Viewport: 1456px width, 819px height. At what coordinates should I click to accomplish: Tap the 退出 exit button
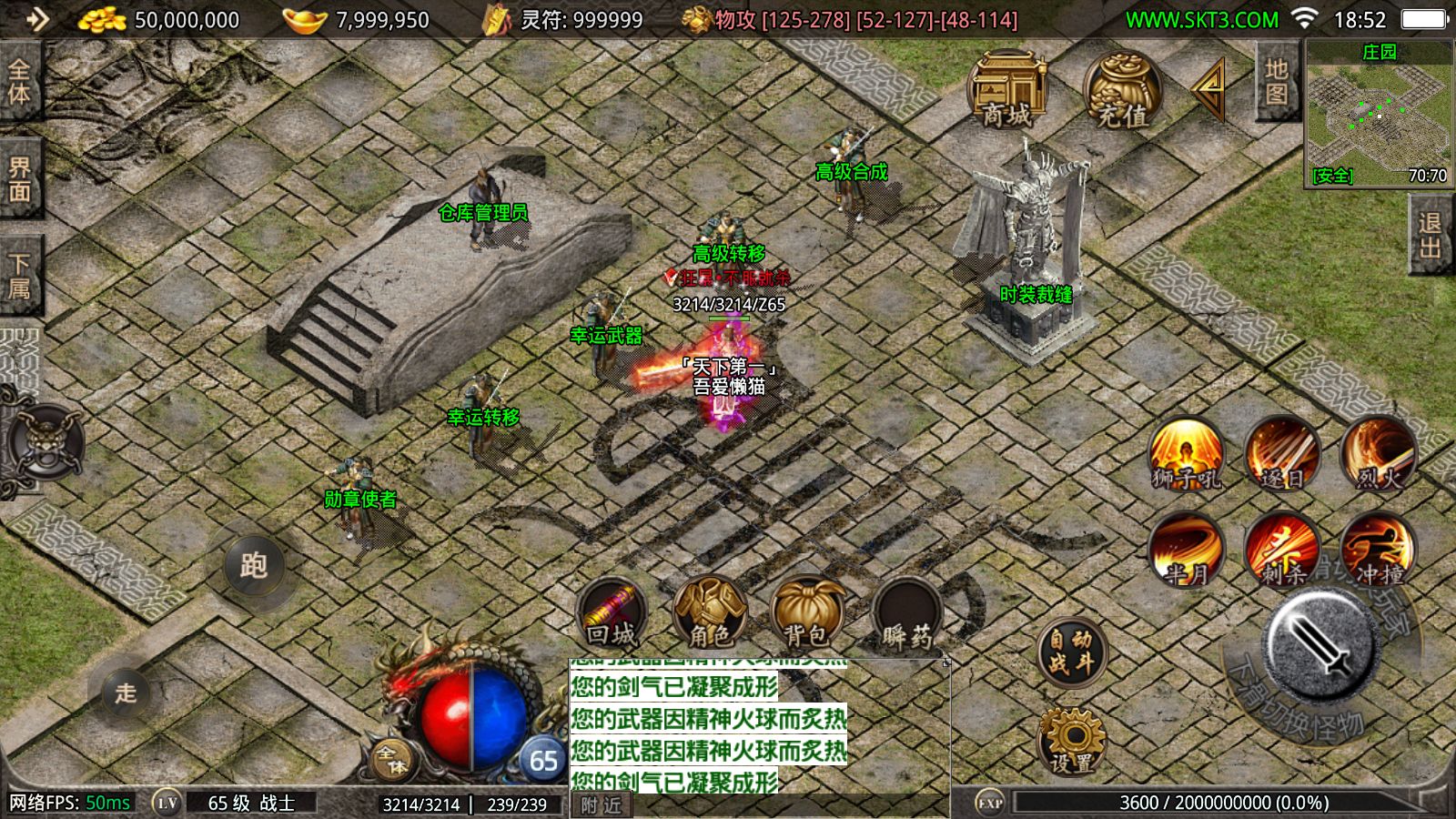1431,236
